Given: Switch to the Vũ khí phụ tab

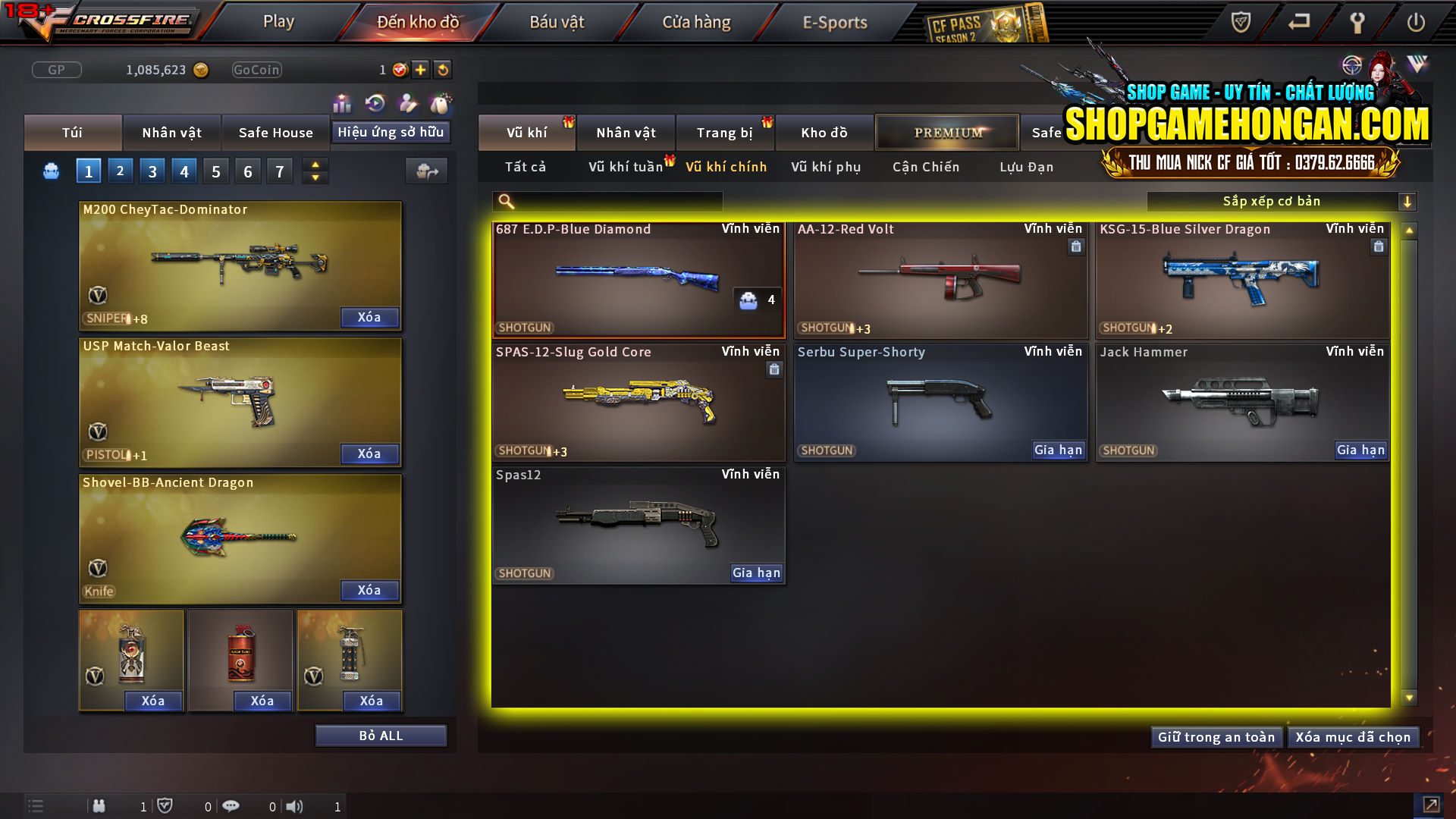Looking at the screenshot, I should click(824, 167).
